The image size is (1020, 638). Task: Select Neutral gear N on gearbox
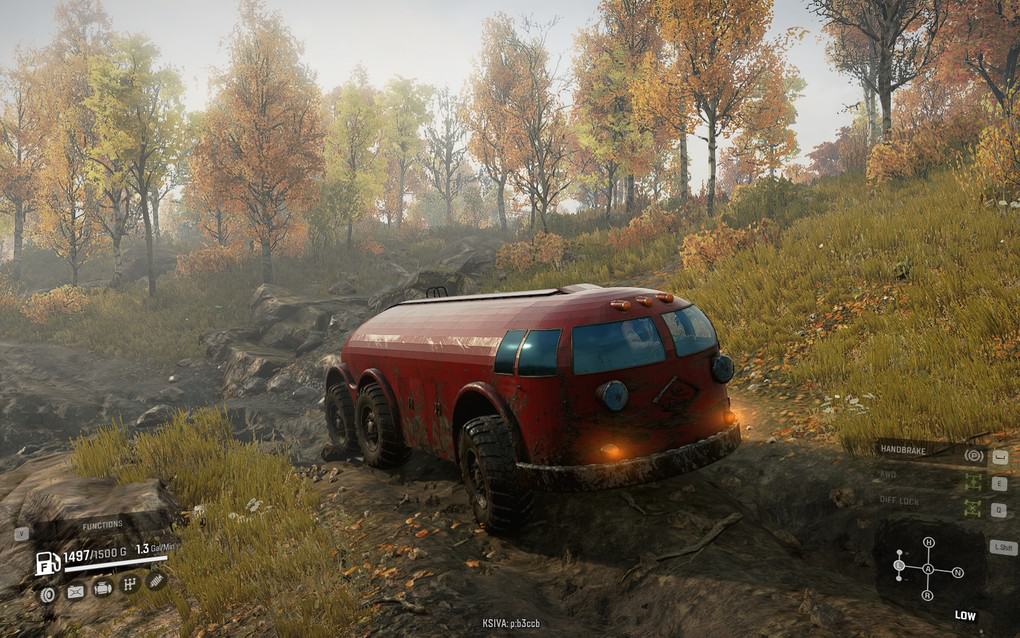[957, 572]
